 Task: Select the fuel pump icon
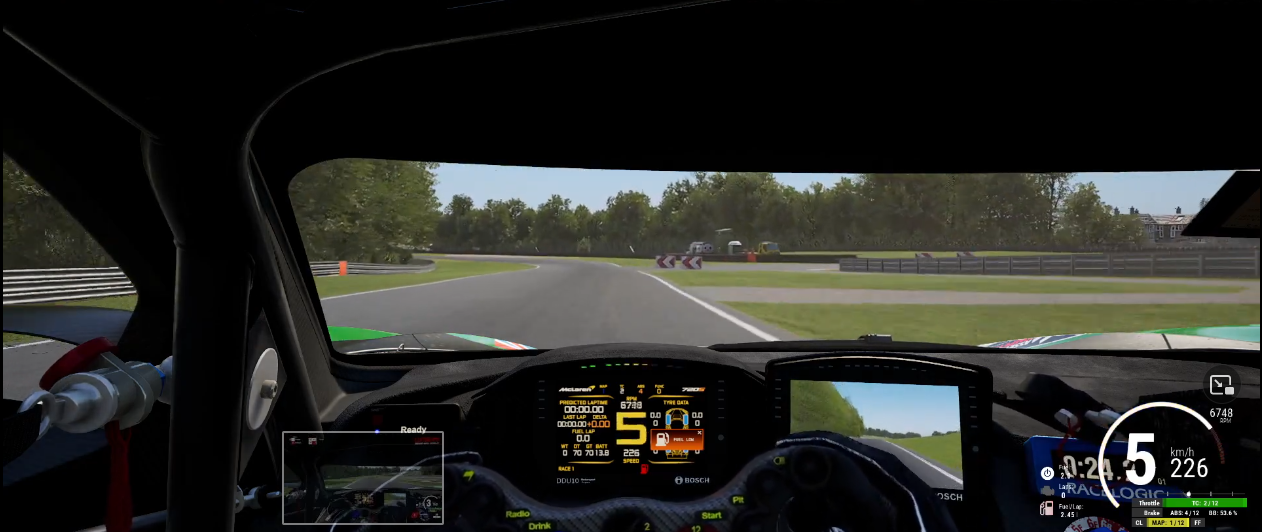click(x=1046, y=508)
